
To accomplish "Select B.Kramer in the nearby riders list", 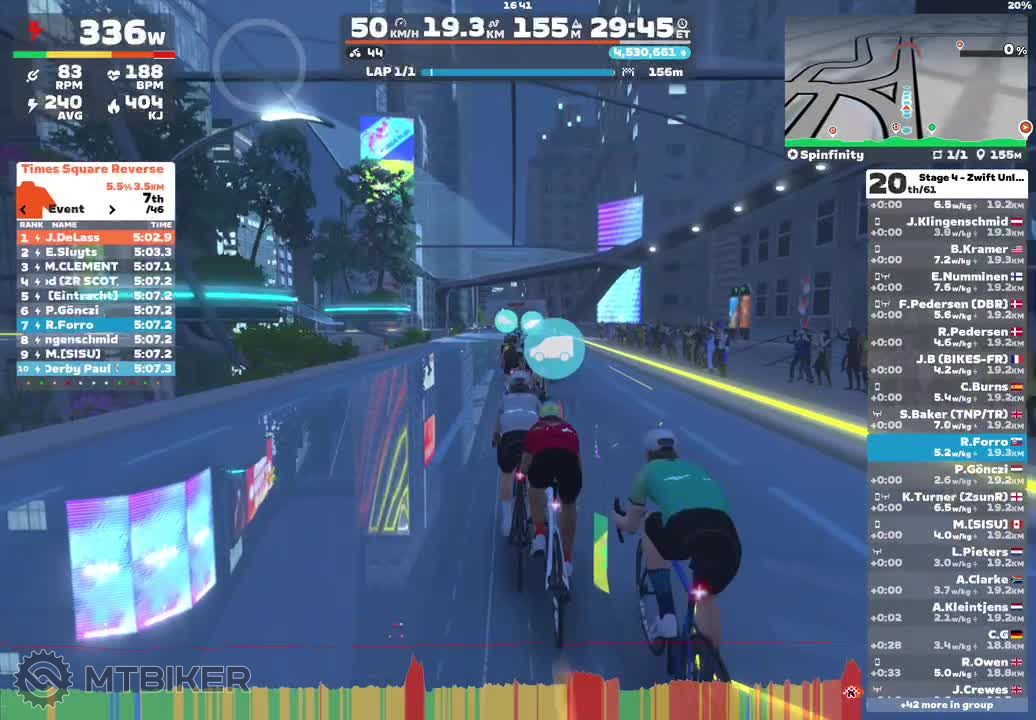I will pos(946,254).
